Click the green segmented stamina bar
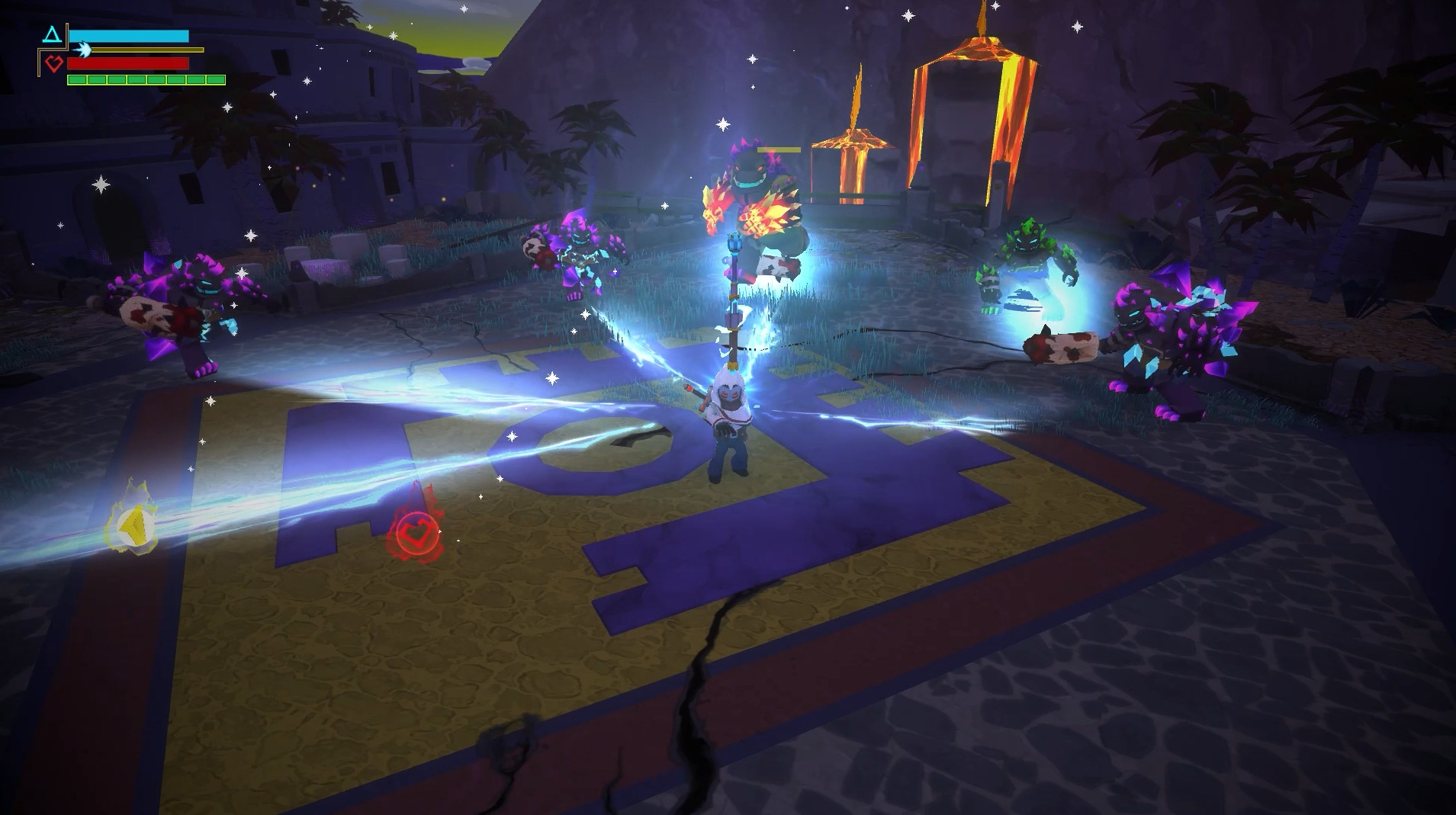1456x815 pixels. coord(145,79)
